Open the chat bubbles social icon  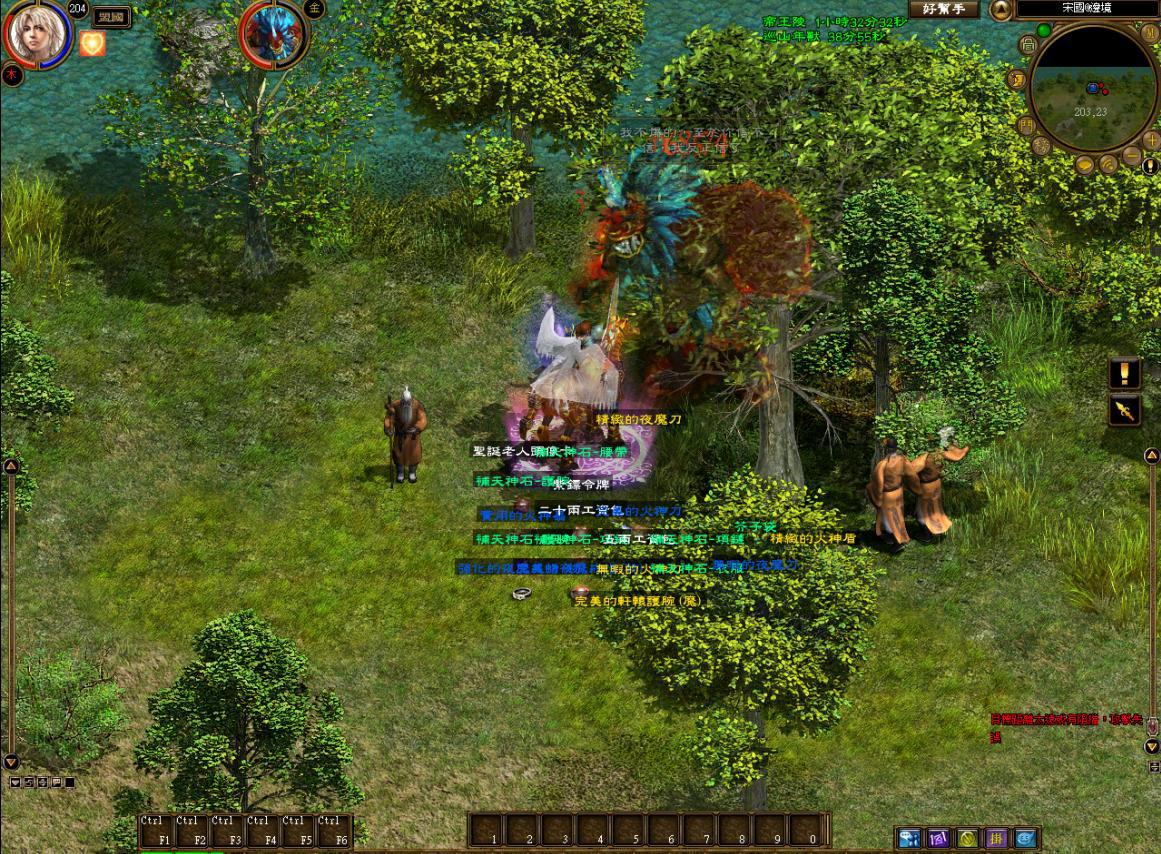[909, 838]
